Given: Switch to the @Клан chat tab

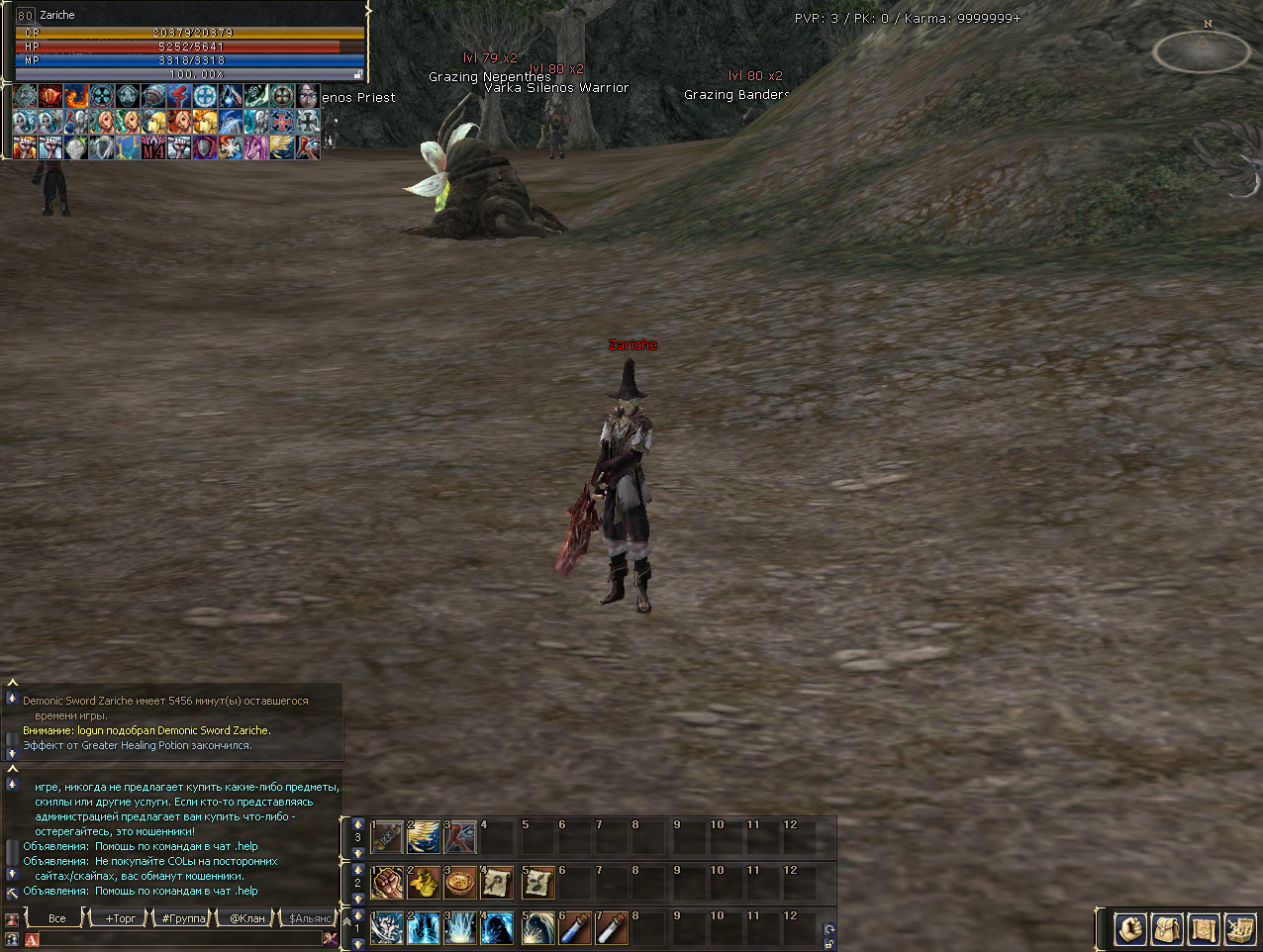Looking at the screenshot, I should pos(247,918).
